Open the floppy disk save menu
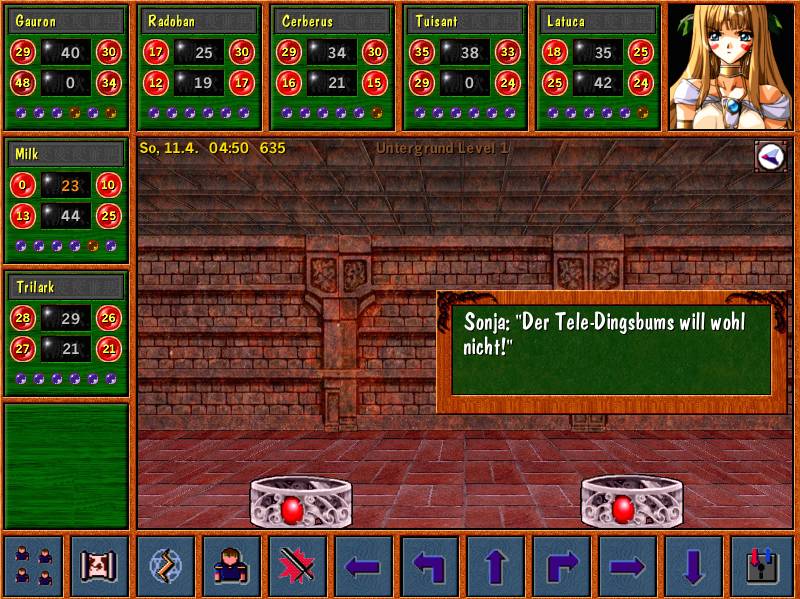 (760, 566)
